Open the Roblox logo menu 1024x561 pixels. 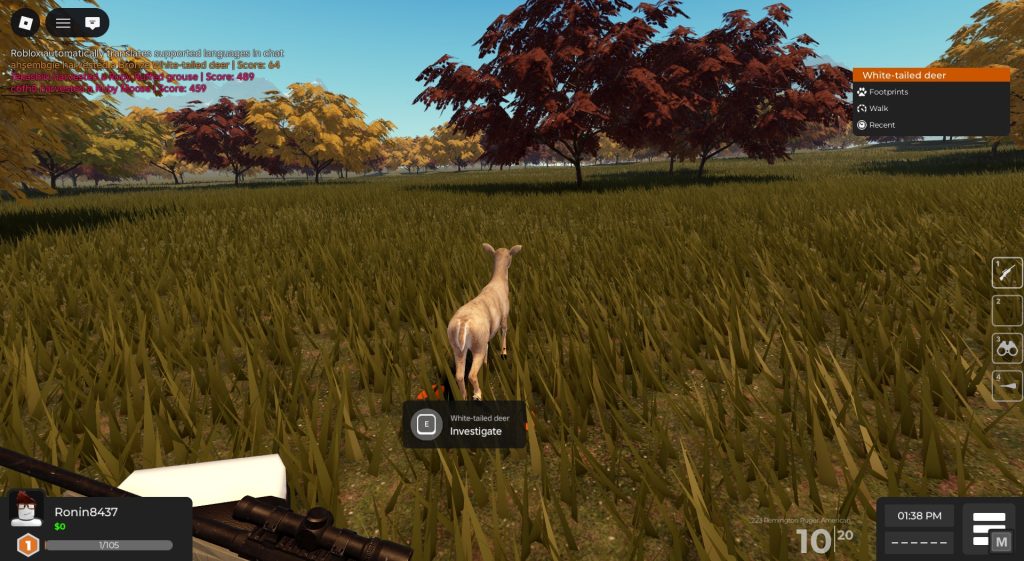pyautogui.click(x=25, y=22)
